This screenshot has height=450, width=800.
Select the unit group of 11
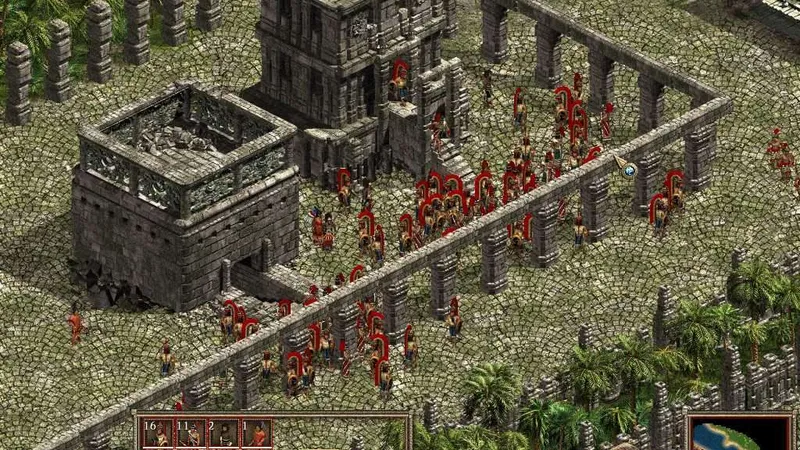[x=191, y=435]
